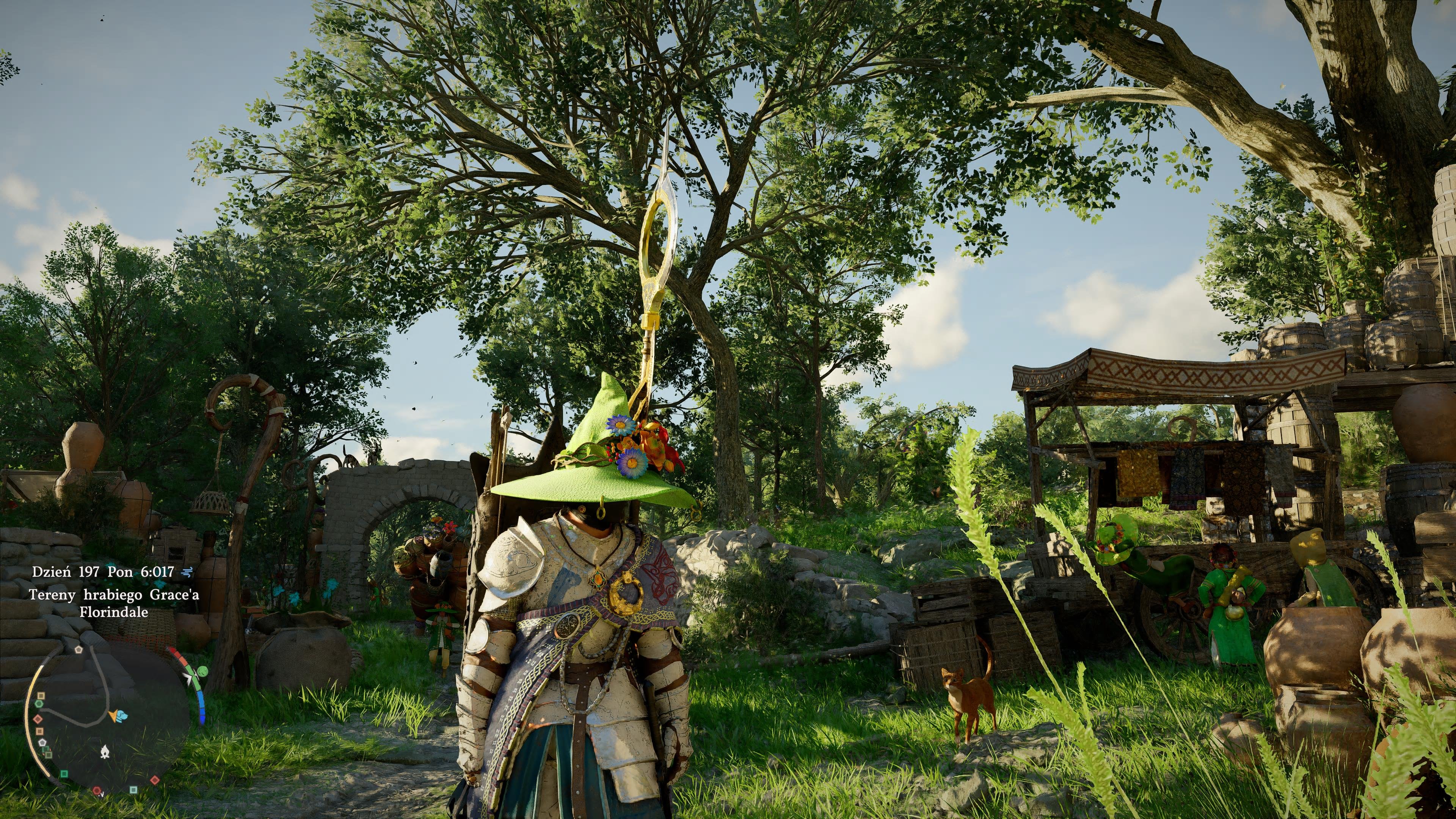Select the campfire marker on the minimap

tap(105, 752)
